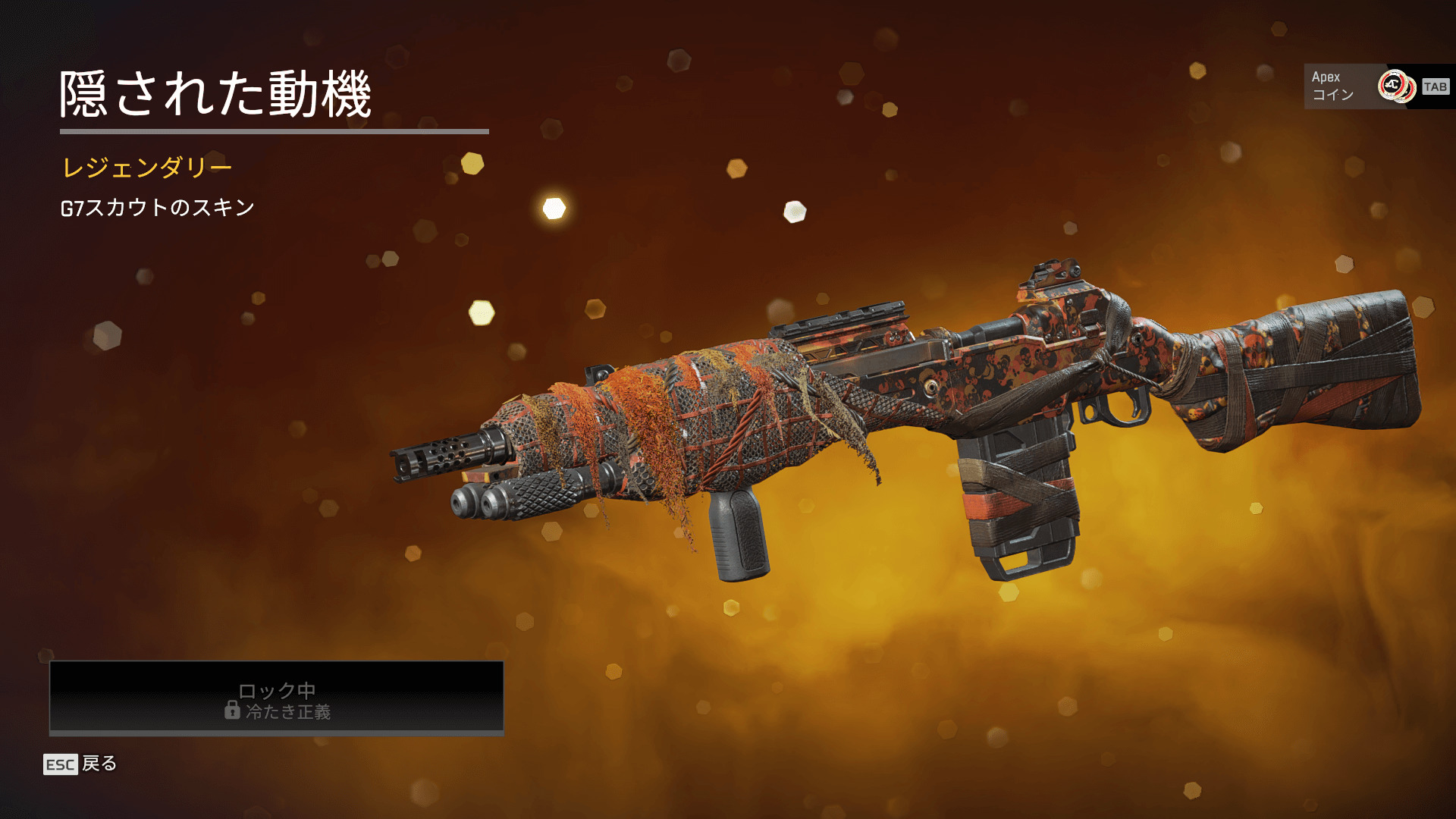This screenshot has width=1456, height=819.
Task: Click the locked 冷たき正義 unlock button
Action: click(277, 698)
